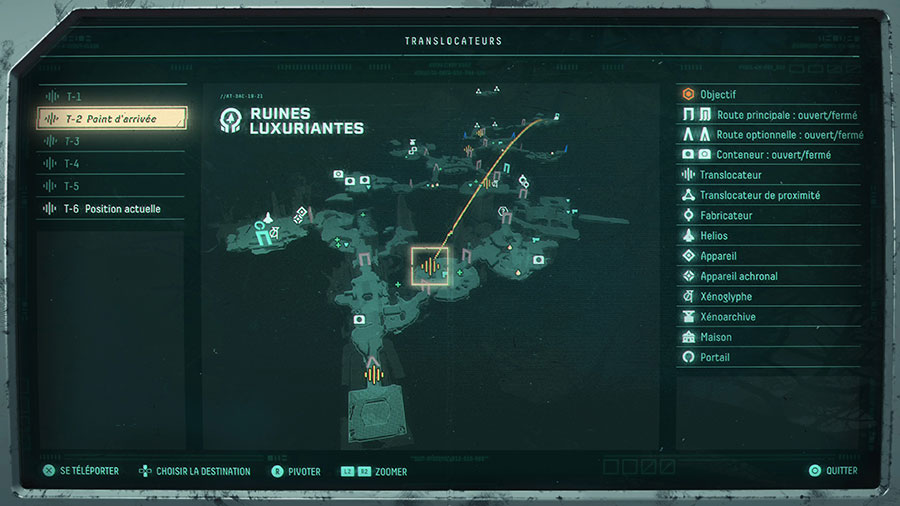
Task: Choose T-2 Point d'arrivée destination
Action: pos(112,119)
